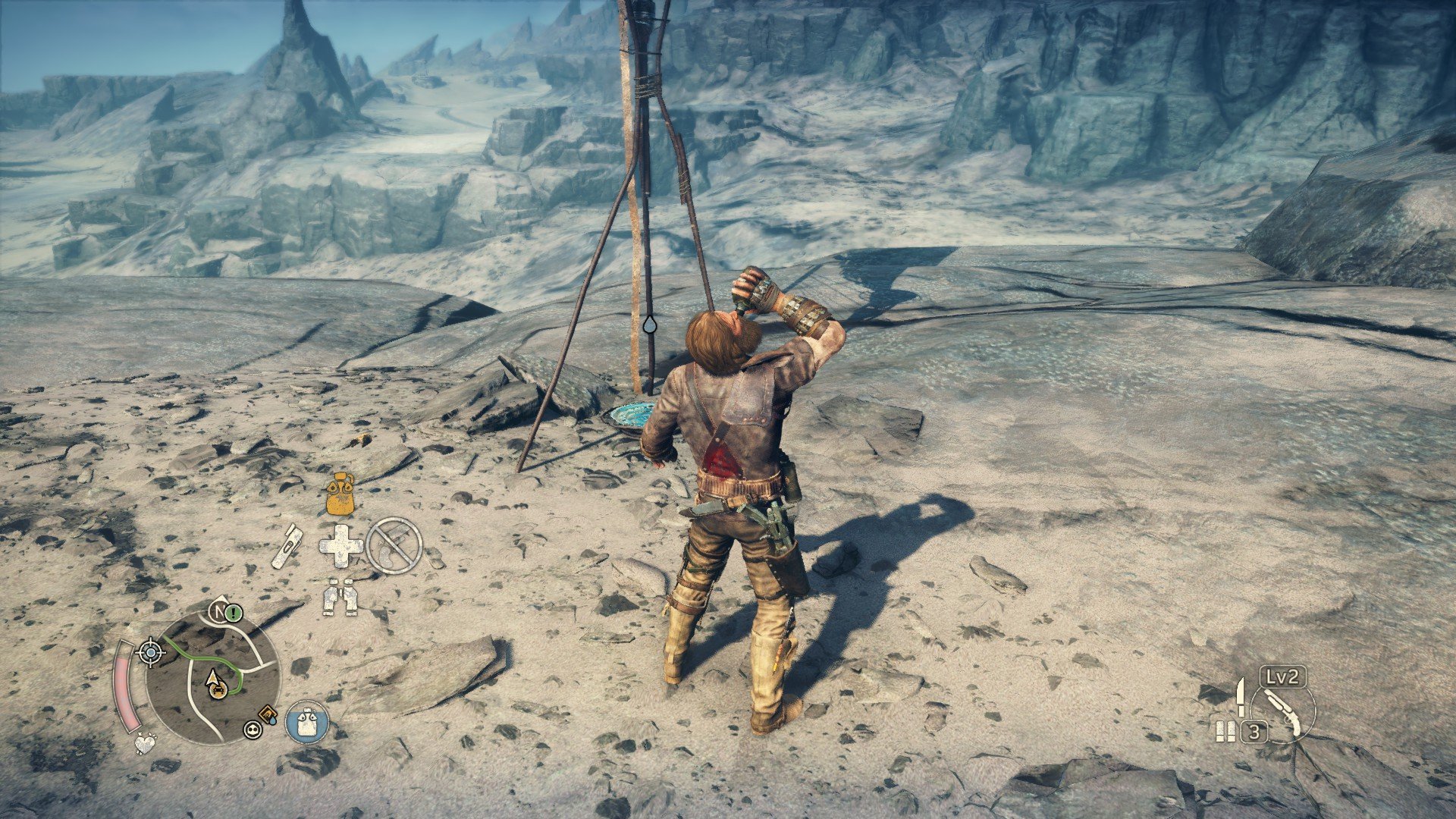Select the binoculars icon

tap(340, 597)
